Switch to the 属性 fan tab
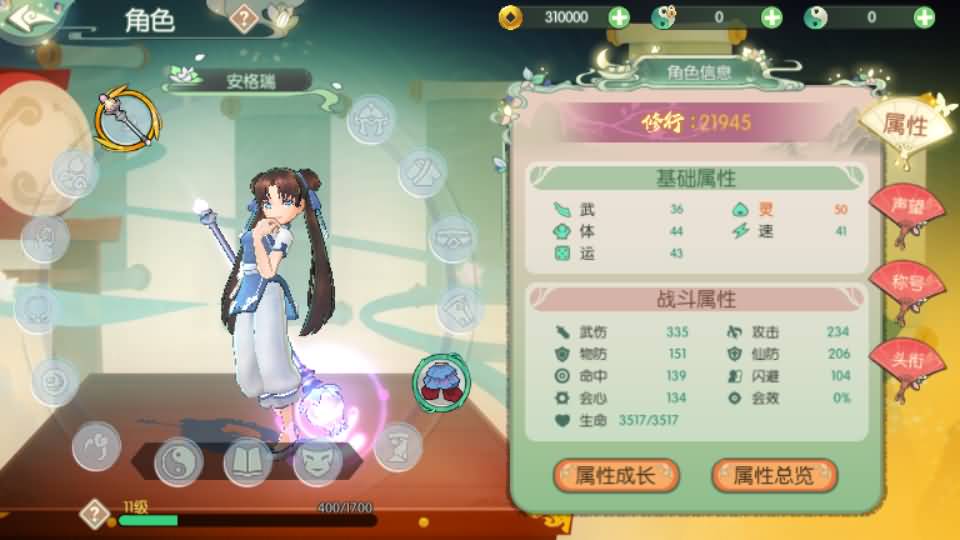 pos(906,126)
